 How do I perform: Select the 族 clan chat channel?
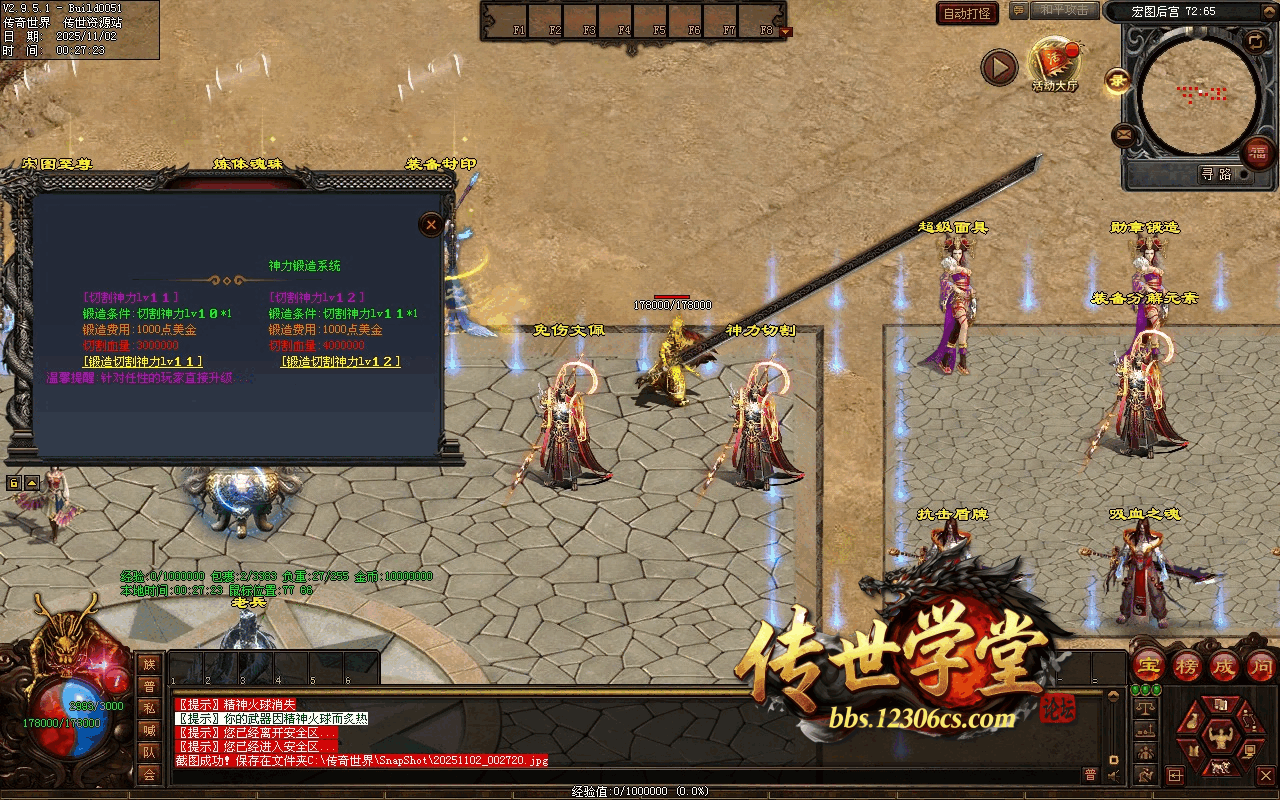149,664
